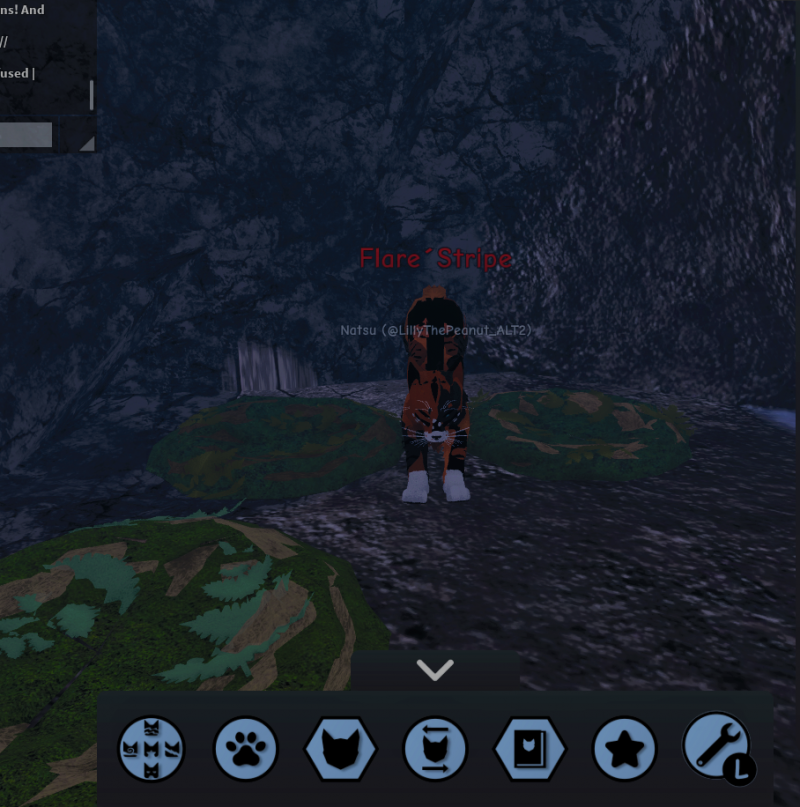Screen dimensions: 800x807
Task: Click the chat log scrollbar
Action: tap(92, 95)
